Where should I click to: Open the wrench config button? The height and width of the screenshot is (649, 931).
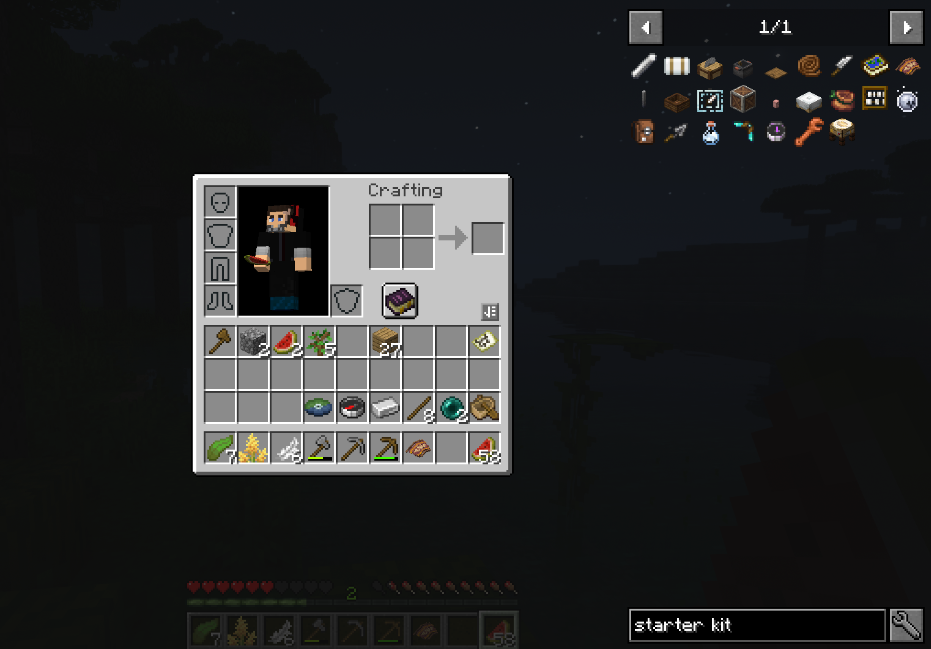[906, 625]
